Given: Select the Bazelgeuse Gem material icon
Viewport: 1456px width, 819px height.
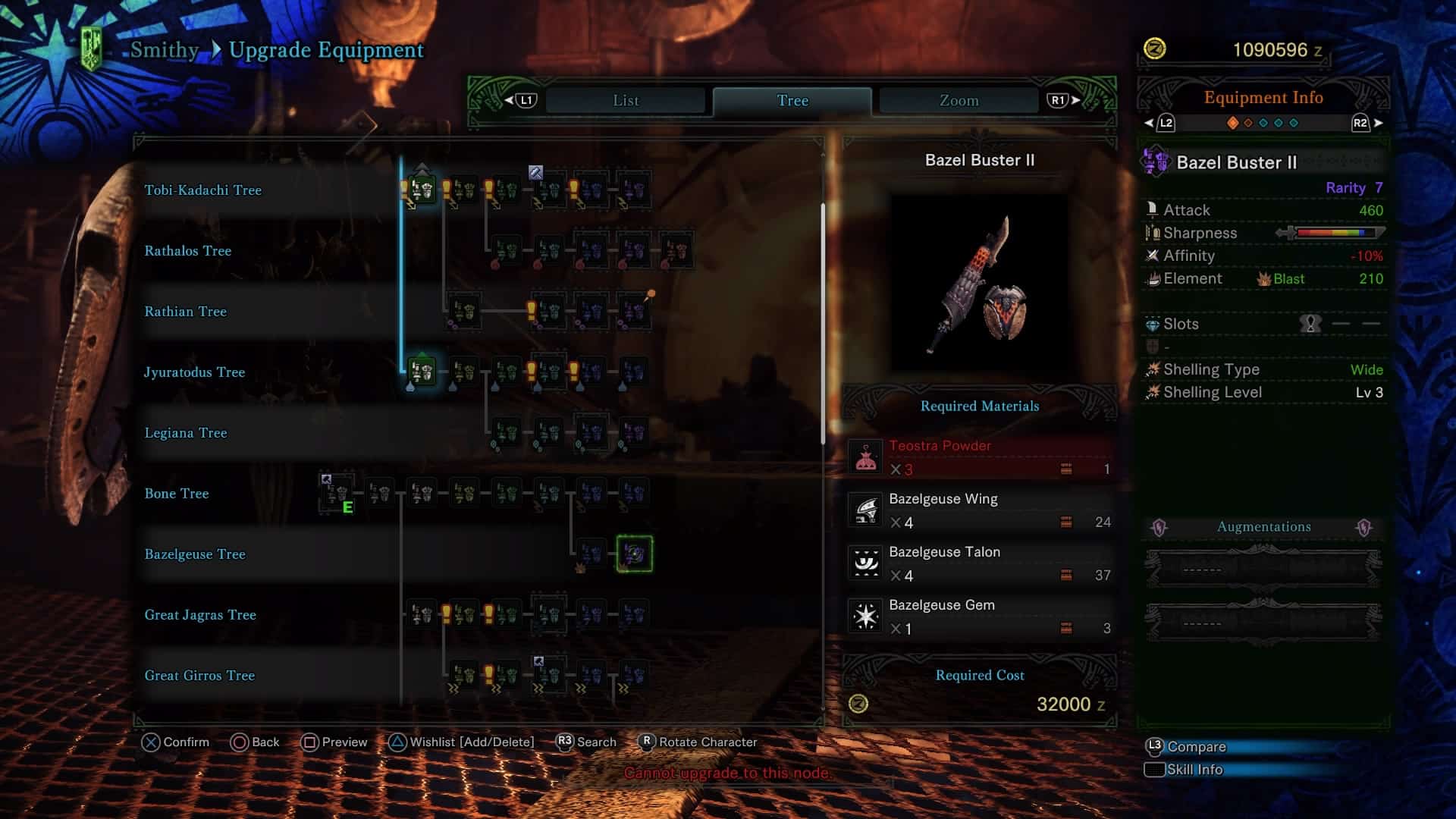Looking at the screenshot, I should click(x=864, y=616).
